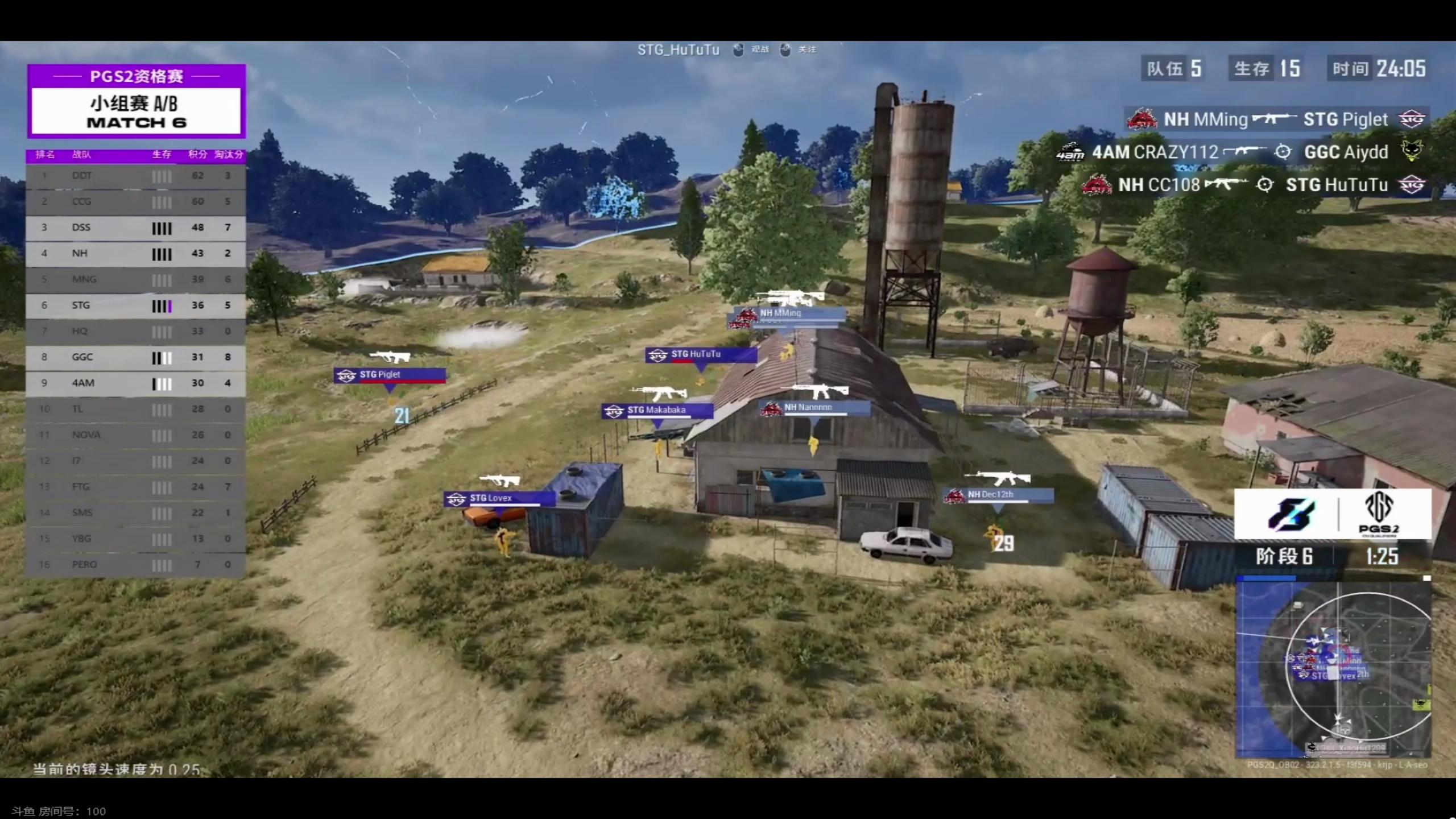Open the NH CC108 kill feed entry
The image size is (1456, 819).
pos(1254,185)
